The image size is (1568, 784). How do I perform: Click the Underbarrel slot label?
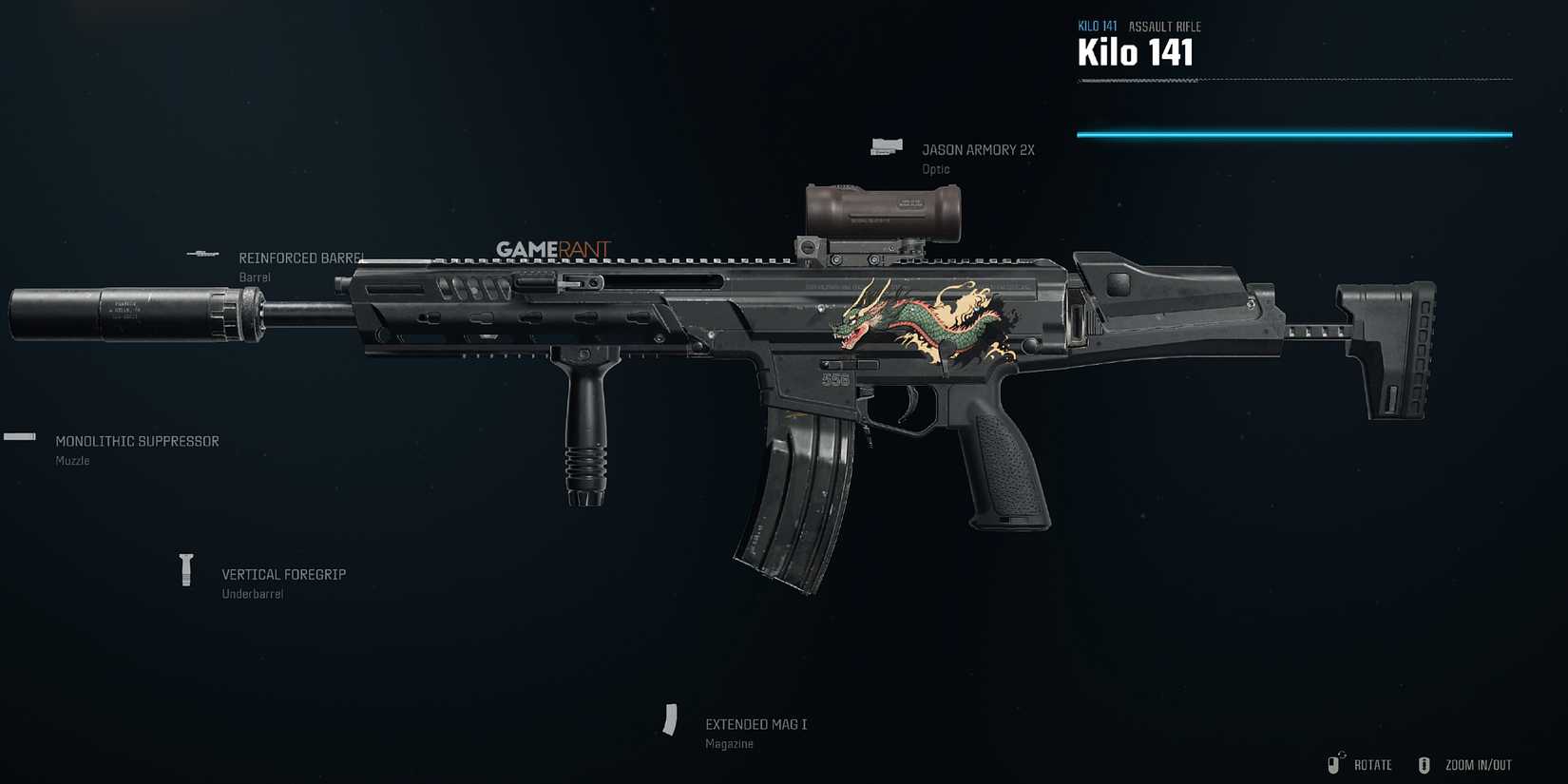point(253,592)
